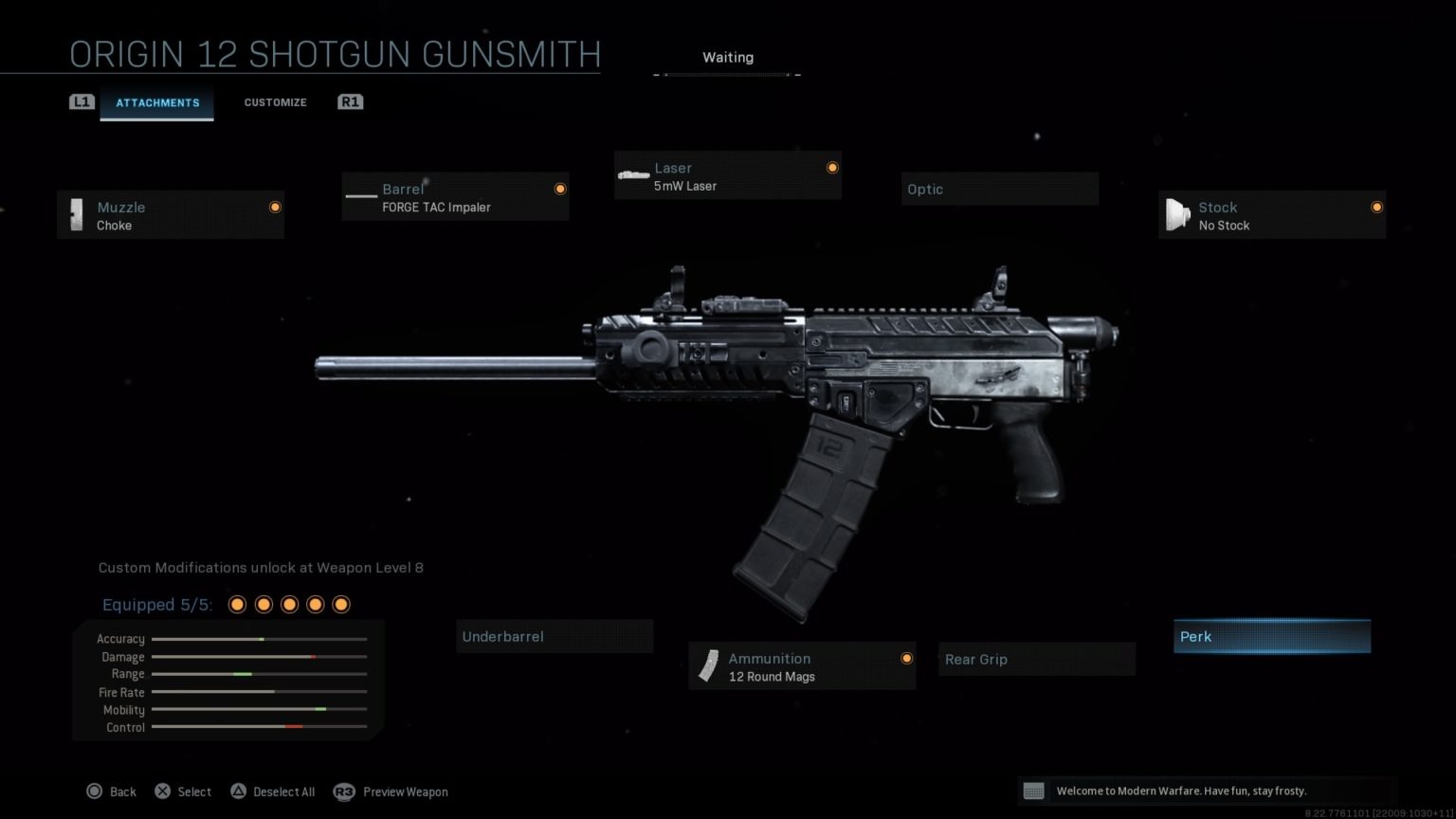Click the first equipped slot dot near Equipped 5/5
Viewport: 1456px width, 819px height.
[237, 604]
